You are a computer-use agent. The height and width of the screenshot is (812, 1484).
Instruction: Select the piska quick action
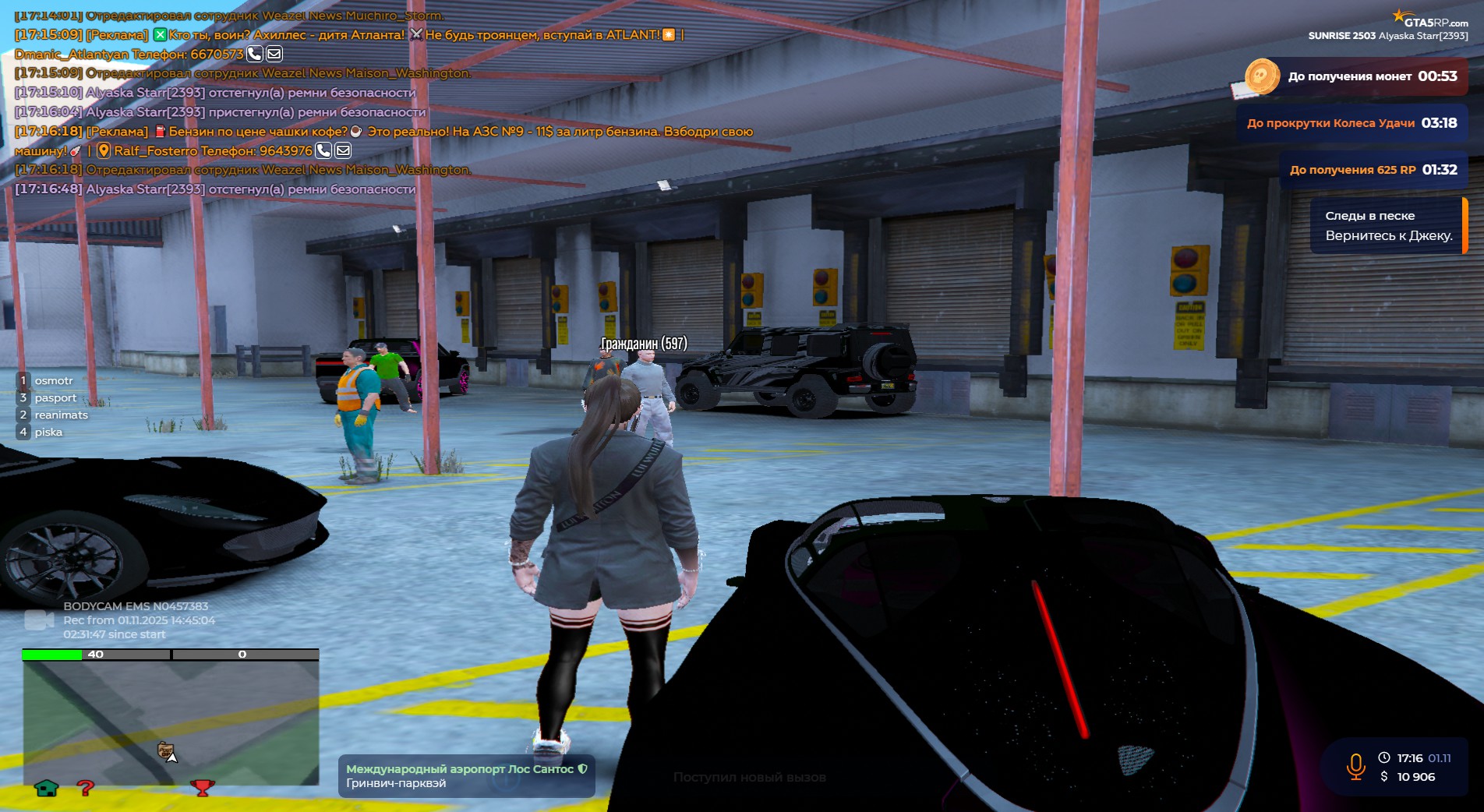tap(48, 432)
